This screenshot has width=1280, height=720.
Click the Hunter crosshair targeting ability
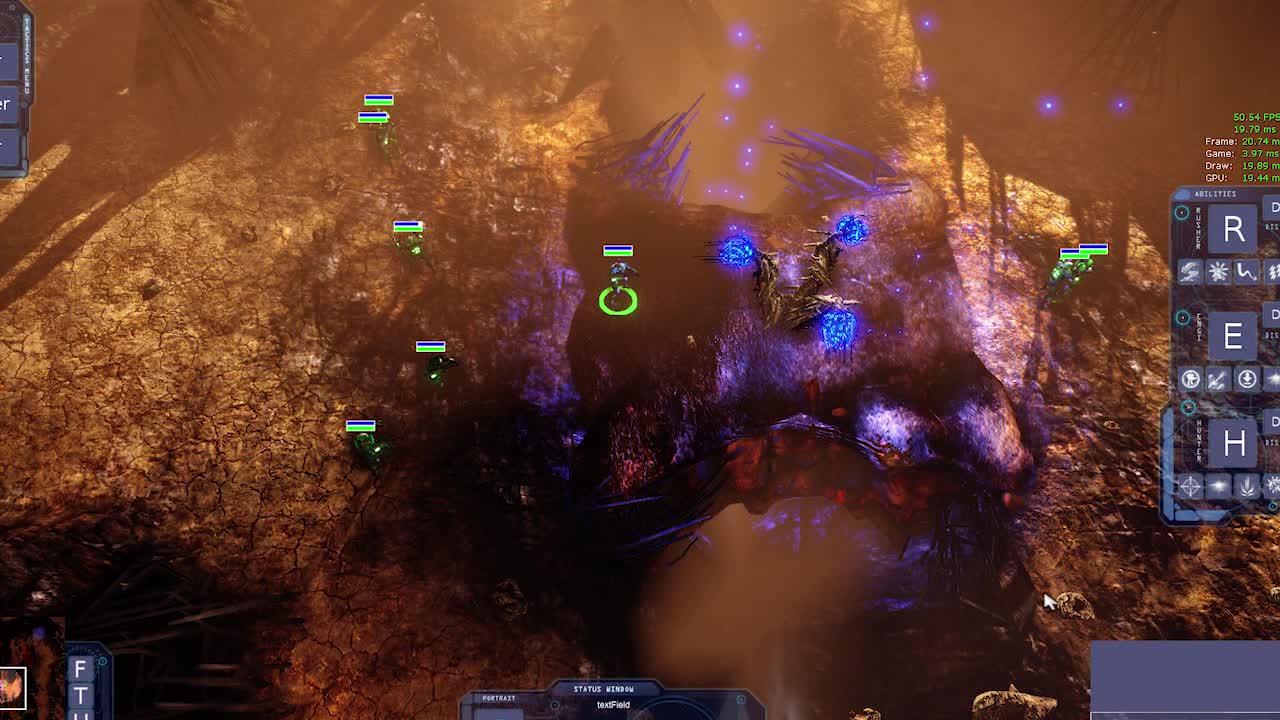pyautogui.click(x=1188, y=486)
